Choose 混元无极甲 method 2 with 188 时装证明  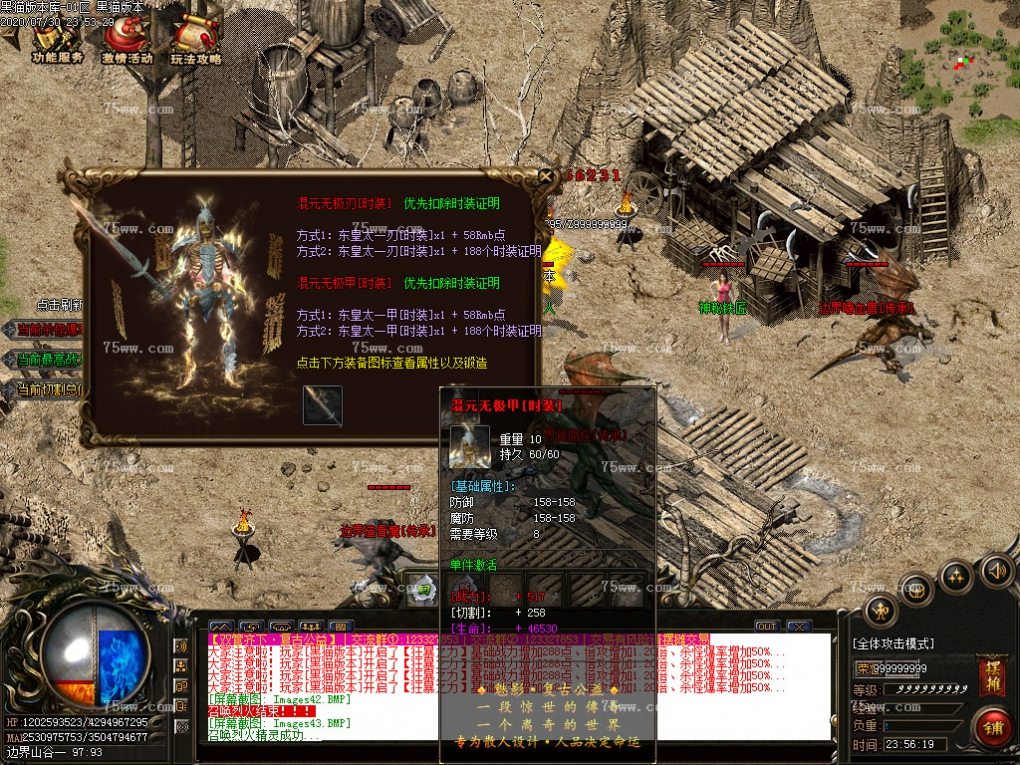pyautogui.click(x=418, y=331)
